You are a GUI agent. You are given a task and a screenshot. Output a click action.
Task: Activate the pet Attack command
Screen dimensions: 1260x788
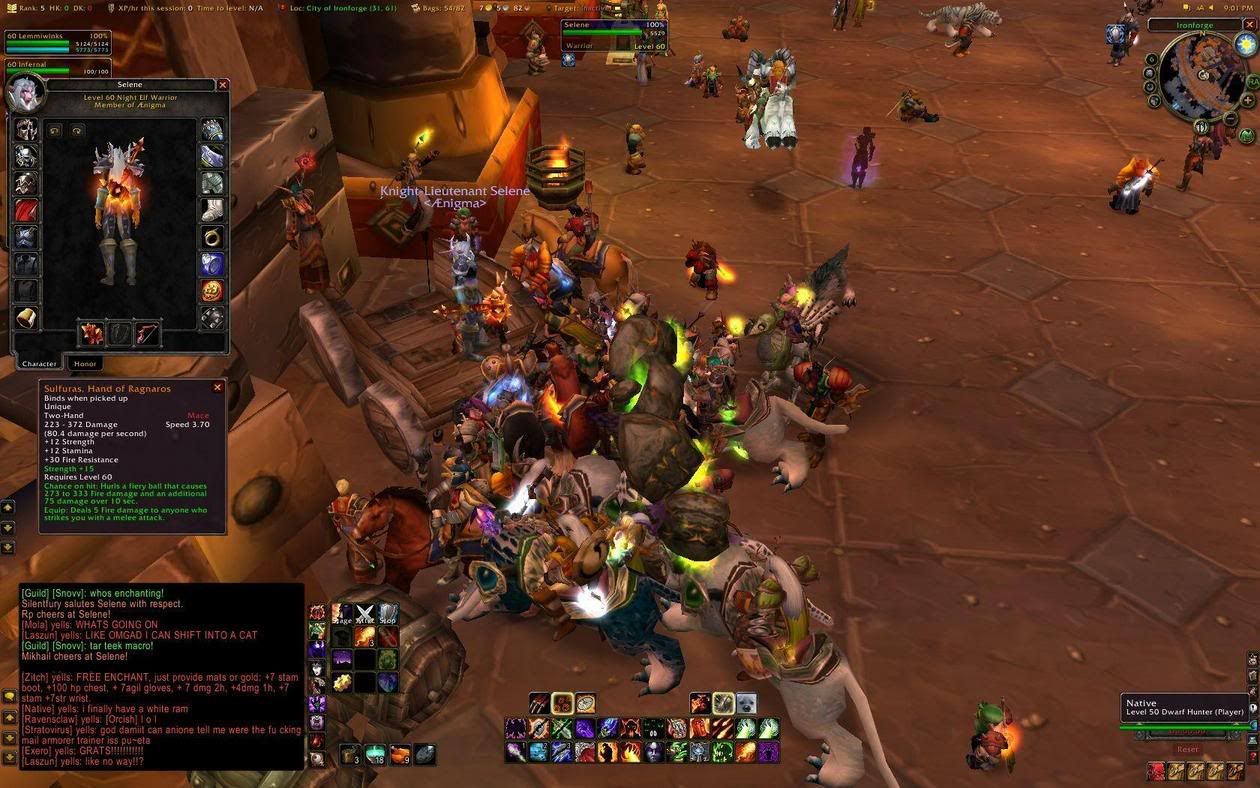click(365, 613)
